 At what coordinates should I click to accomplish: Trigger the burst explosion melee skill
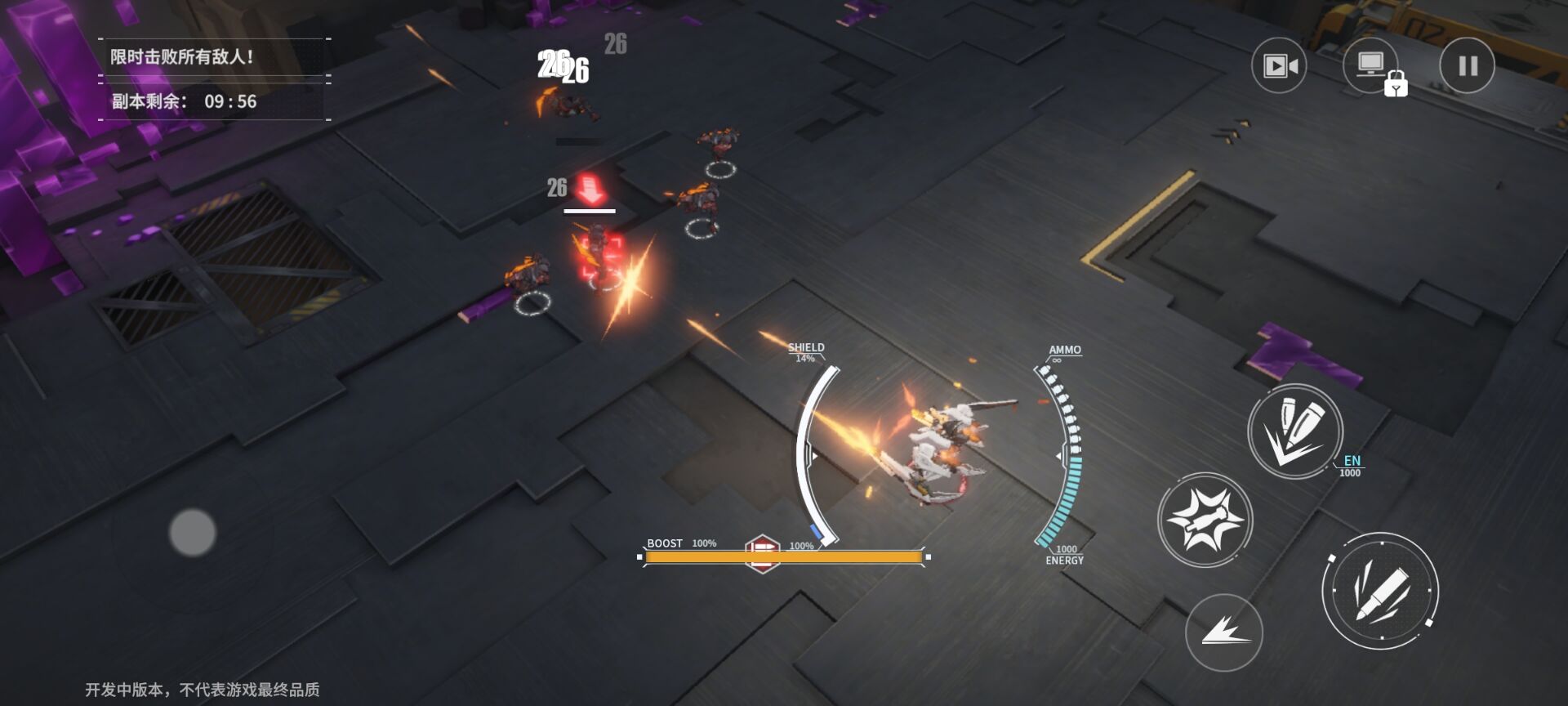click(1205, 520)
